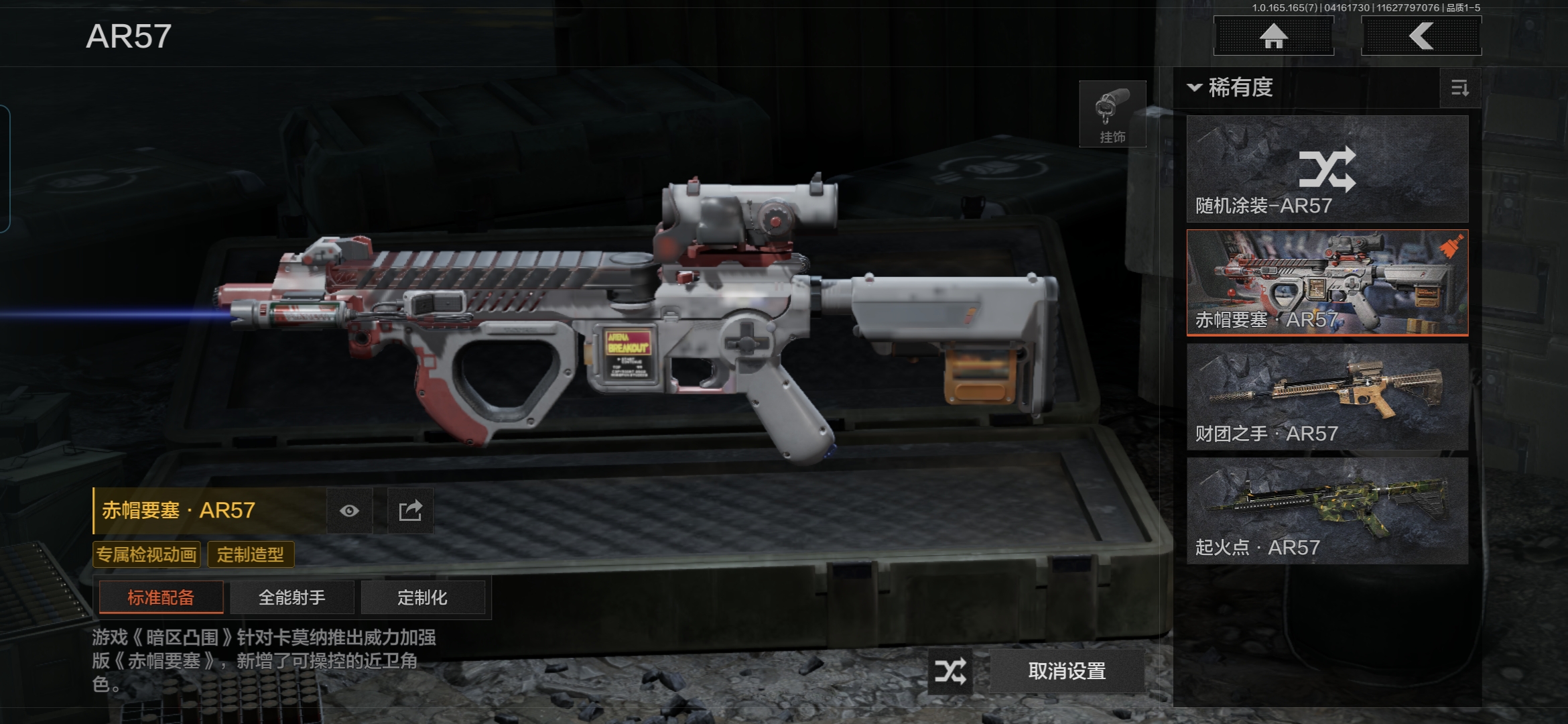This screenshot has width=1568, height=724.
Task: Activate the shuffle icon beside 取消设置
Action: pyautogui.click(x=951, y=671)
